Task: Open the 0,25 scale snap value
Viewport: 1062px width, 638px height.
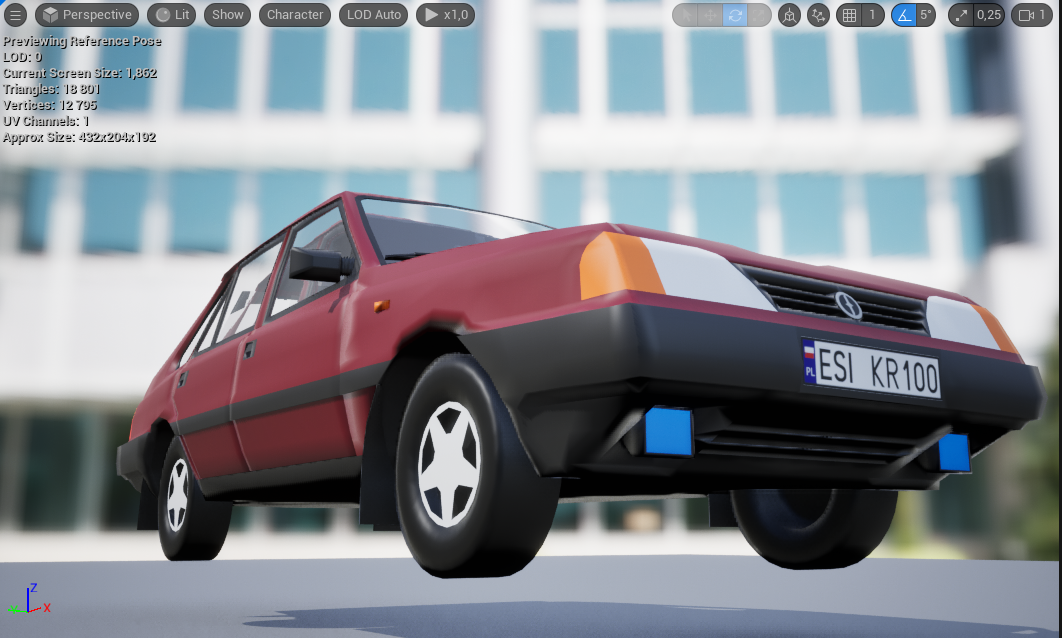Action: click(988, 15)
